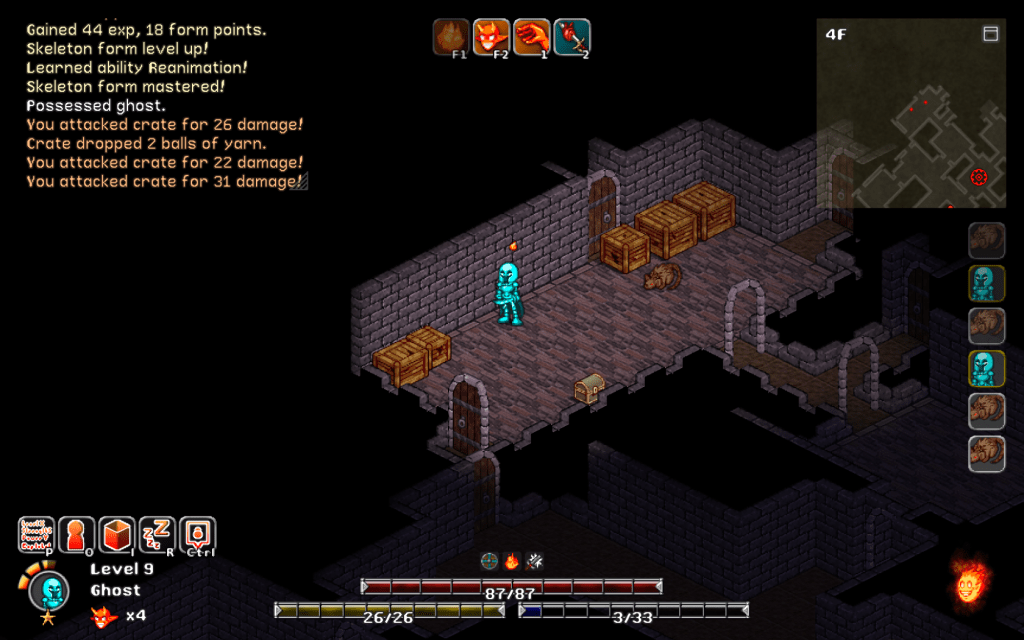Activate the red grabbing hand ability

tap(531, 37)
